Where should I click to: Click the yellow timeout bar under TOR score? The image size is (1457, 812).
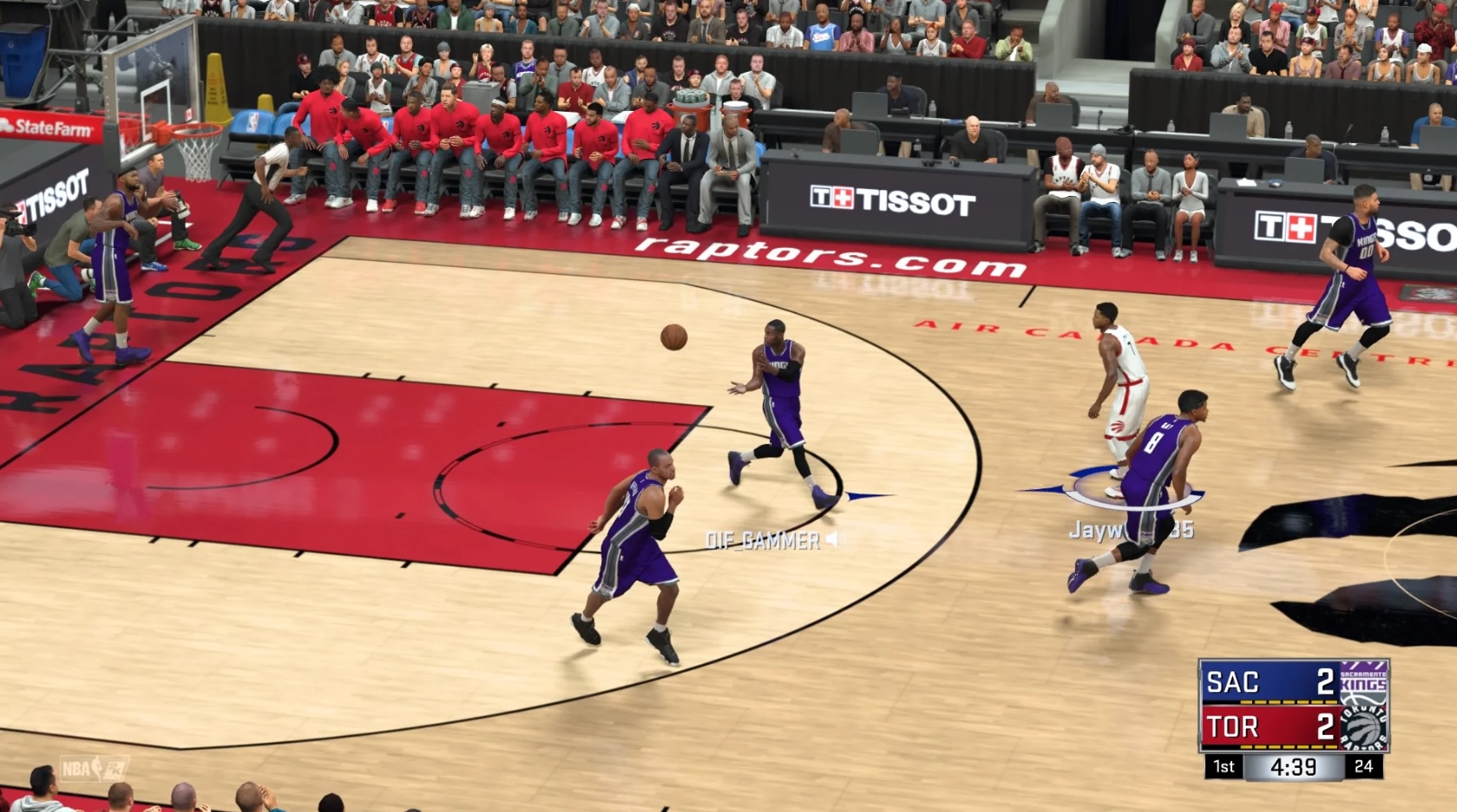point(1288,747)
